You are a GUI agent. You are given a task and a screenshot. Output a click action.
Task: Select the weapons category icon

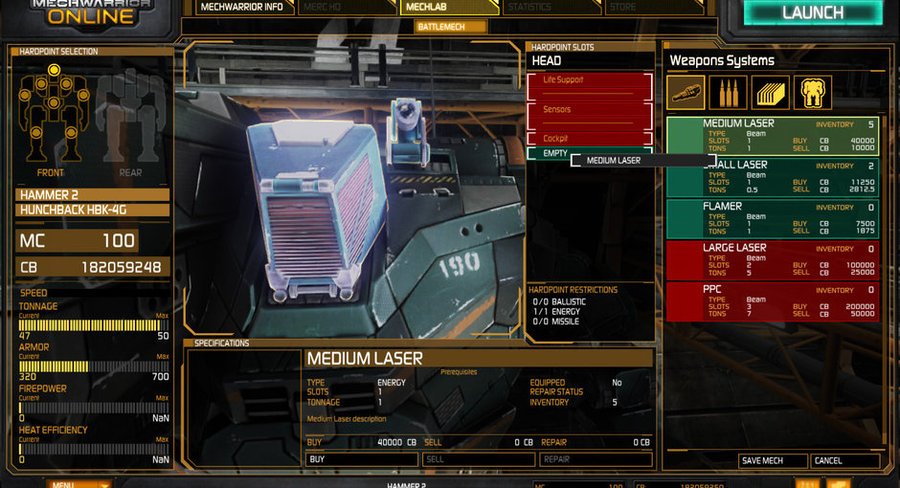click(x=686, y=93)
